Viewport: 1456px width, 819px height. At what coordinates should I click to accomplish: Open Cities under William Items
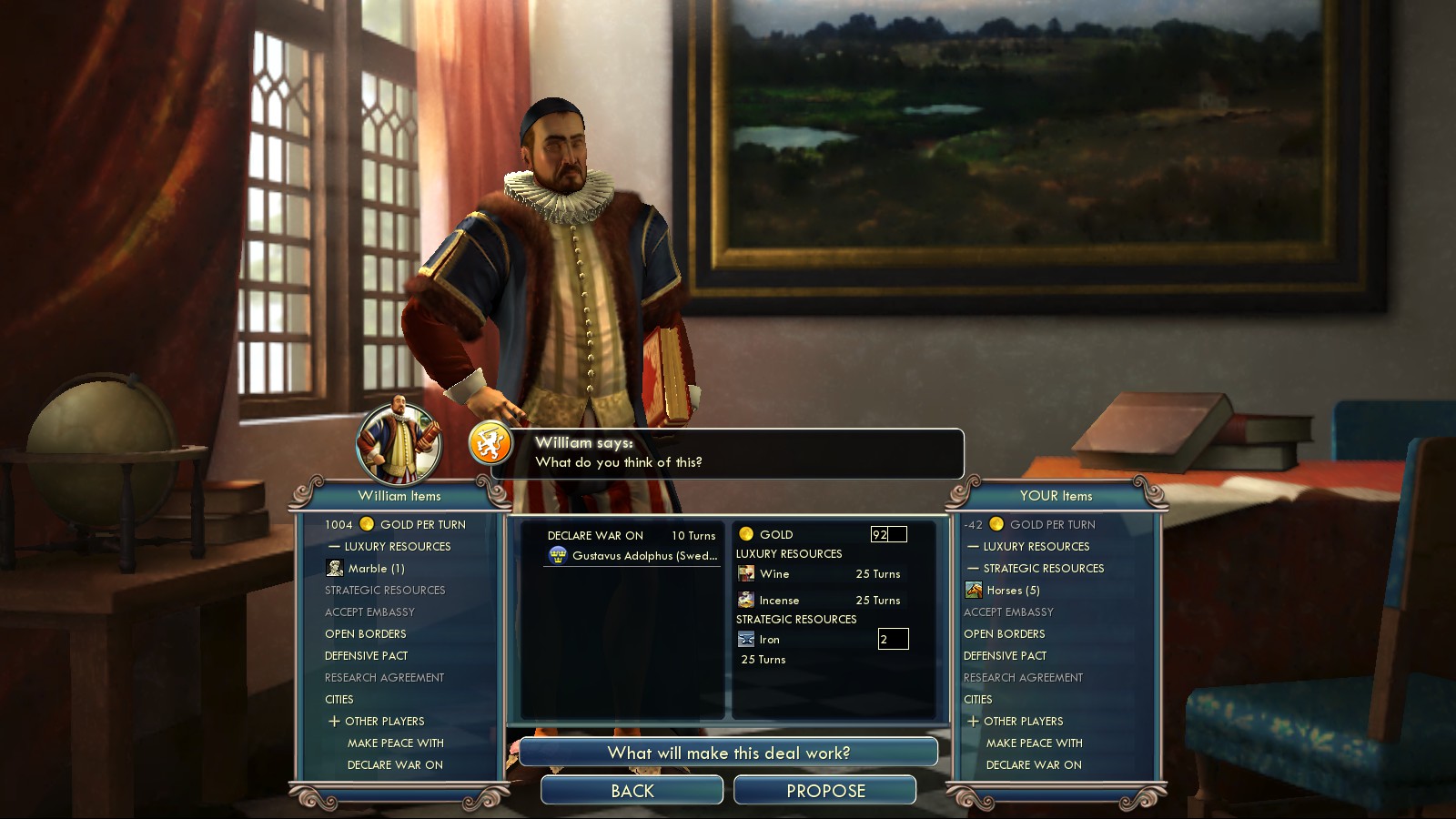(339, 700)
